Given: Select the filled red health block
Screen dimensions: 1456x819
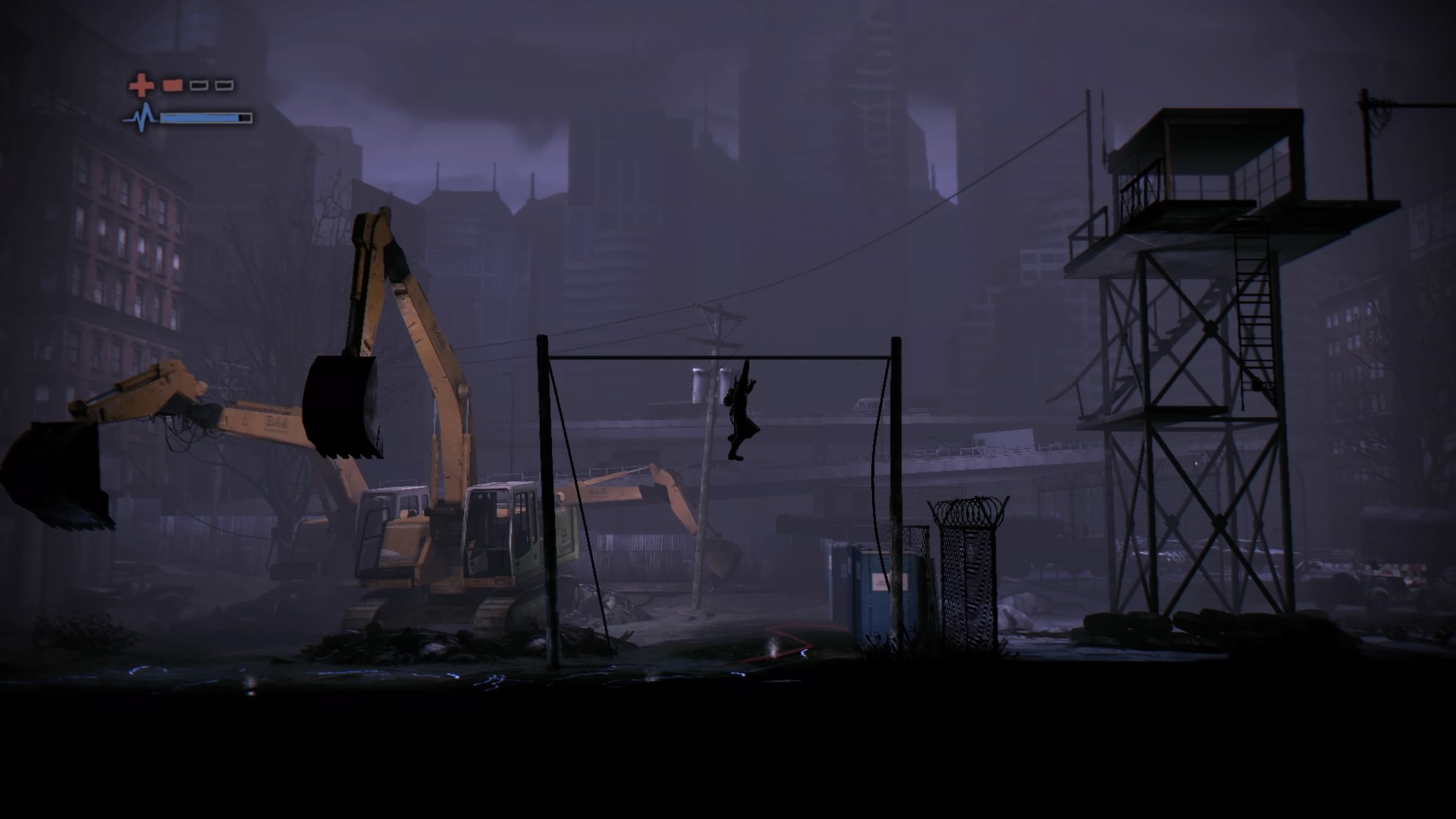Looking at the screenshot, I should (172, 85).
